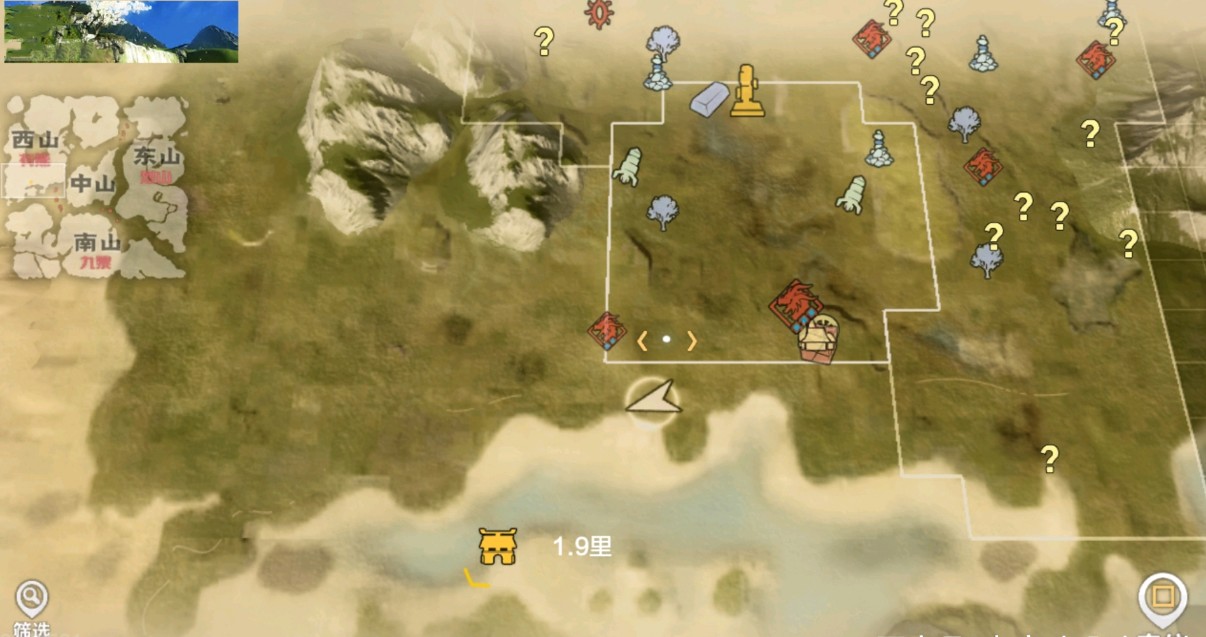Click the player's white arrow marker
This screenshot has height=637, width=1206.
[x=653, y=400]
